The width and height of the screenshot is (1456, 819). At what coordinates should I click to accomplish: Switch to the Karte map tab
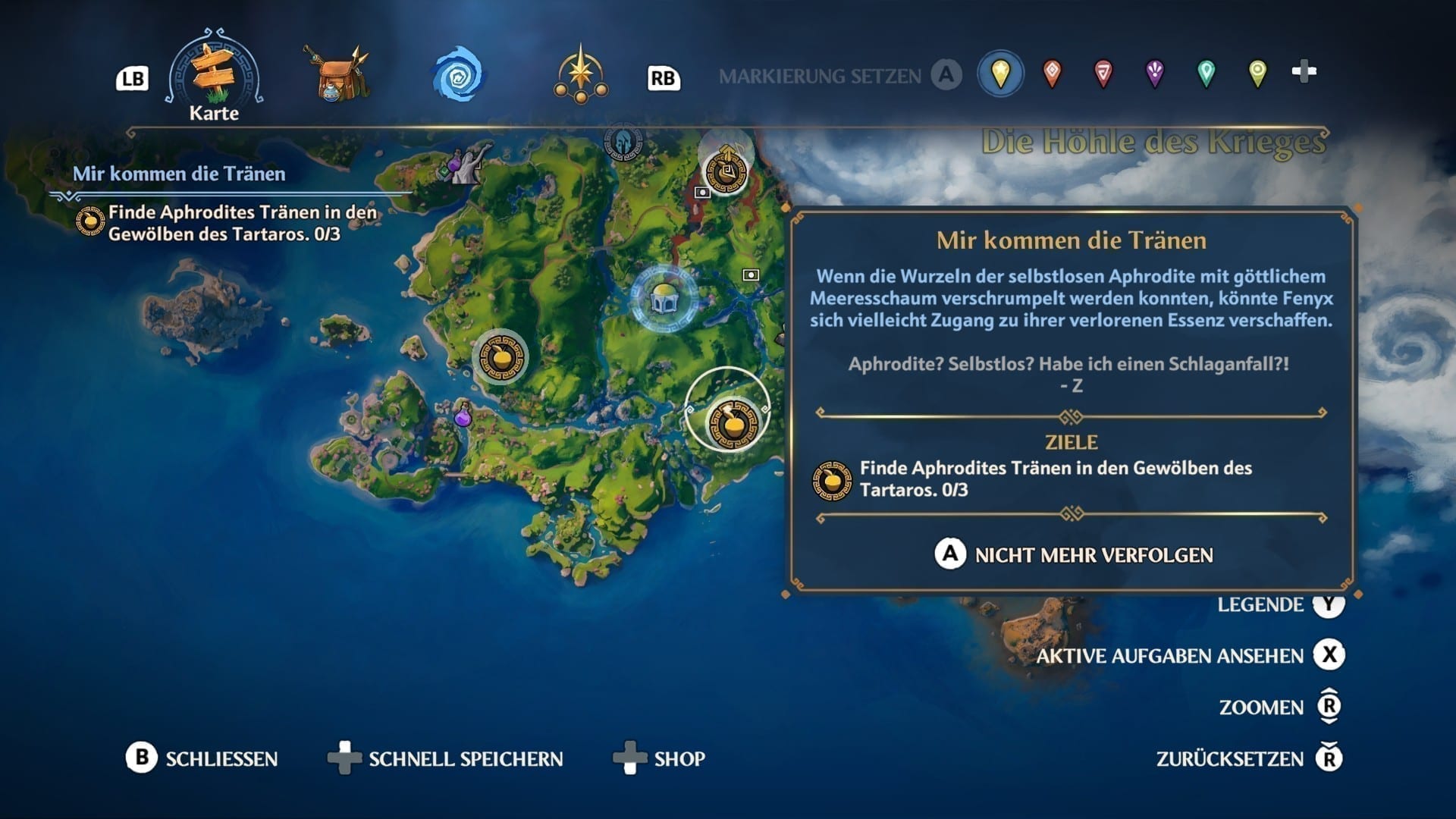click(x=215, y=77)
